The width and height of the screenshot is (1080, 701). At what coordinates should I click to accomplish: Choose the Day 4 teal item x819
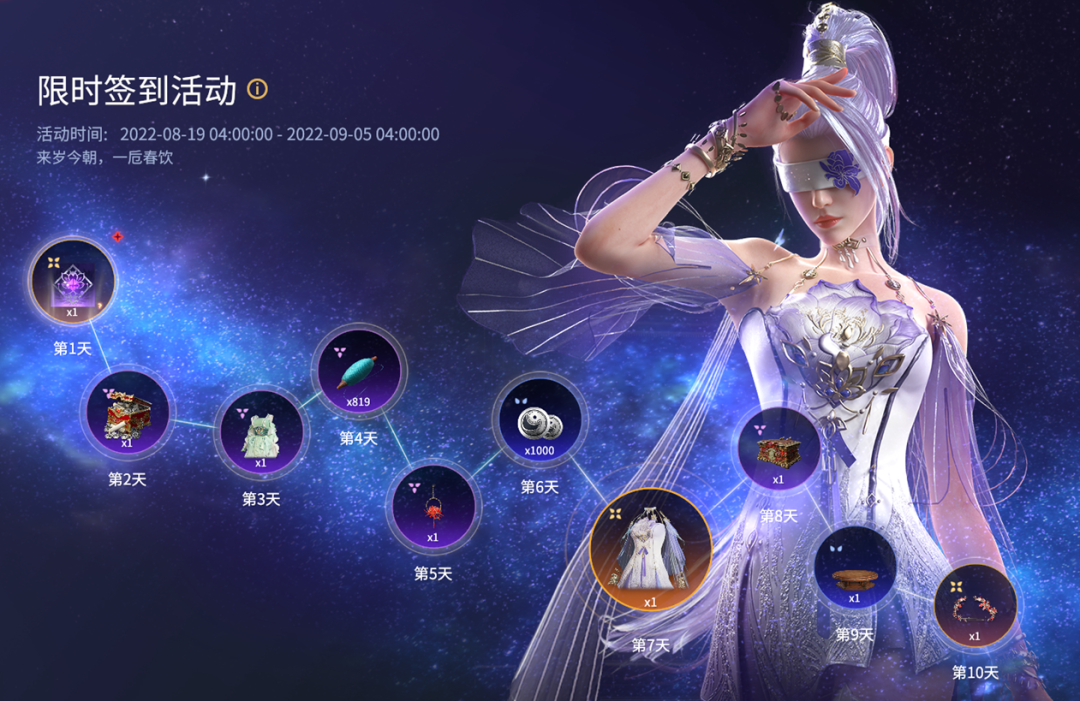358,373
